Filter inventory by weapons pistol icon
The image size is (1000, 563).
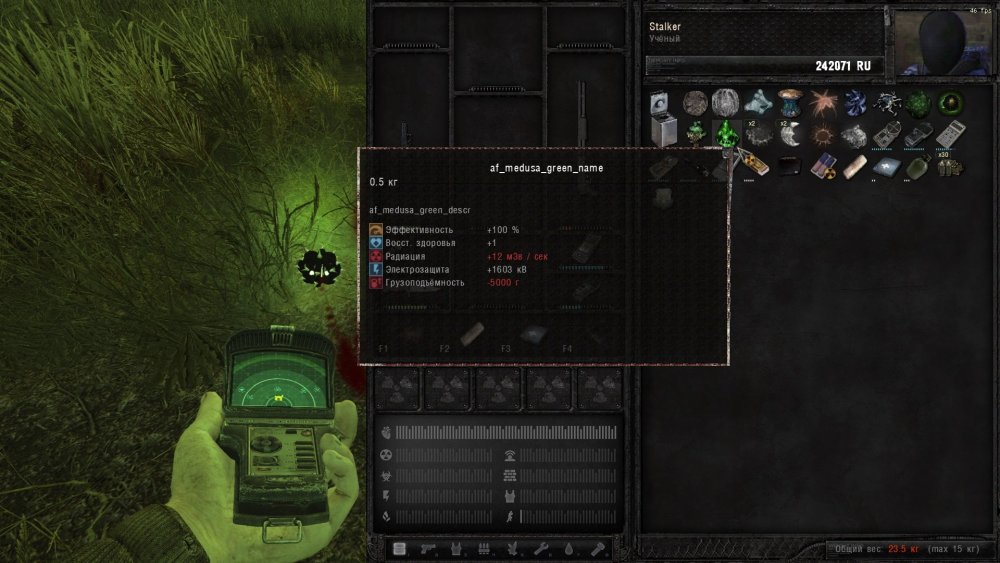coord(428,548)
